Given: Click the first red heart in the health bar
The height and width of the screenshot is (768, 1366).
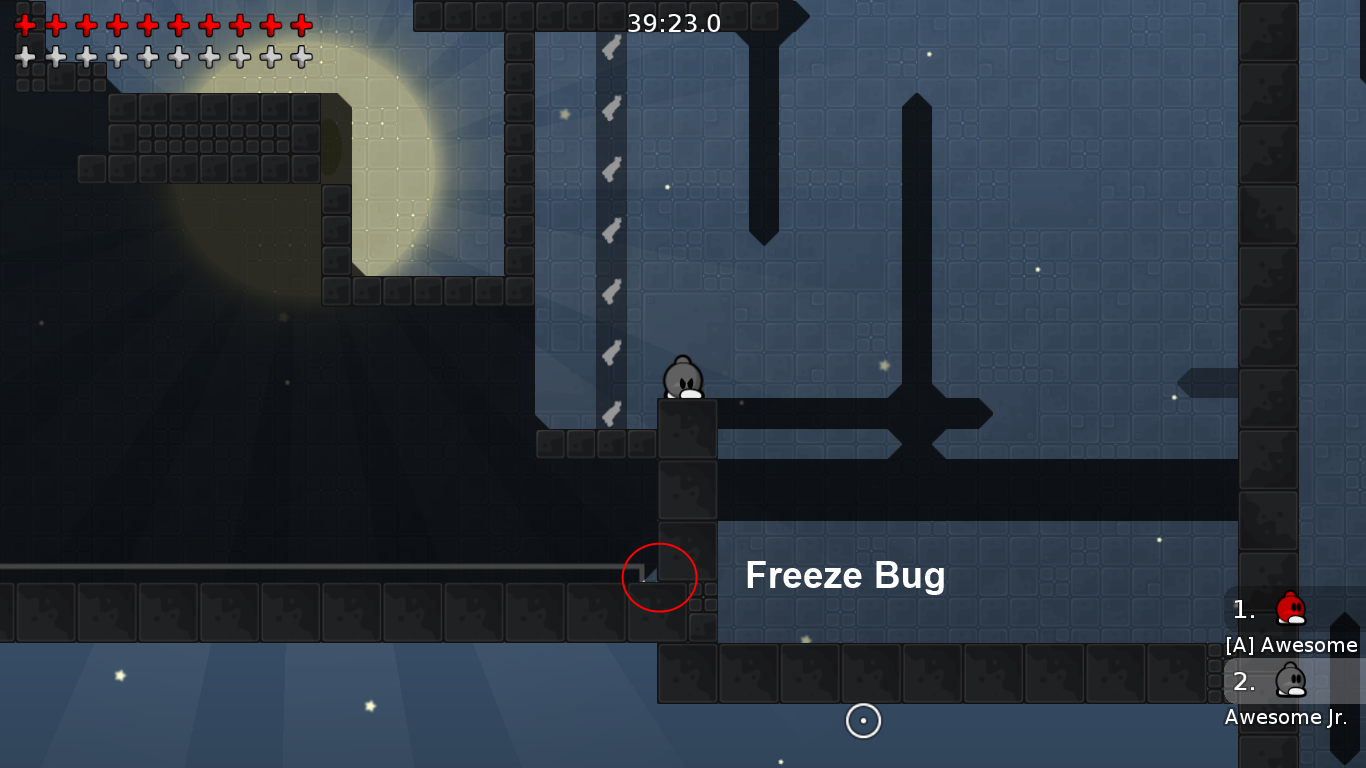Looking at the screenshot, I should tap(25, 27).
